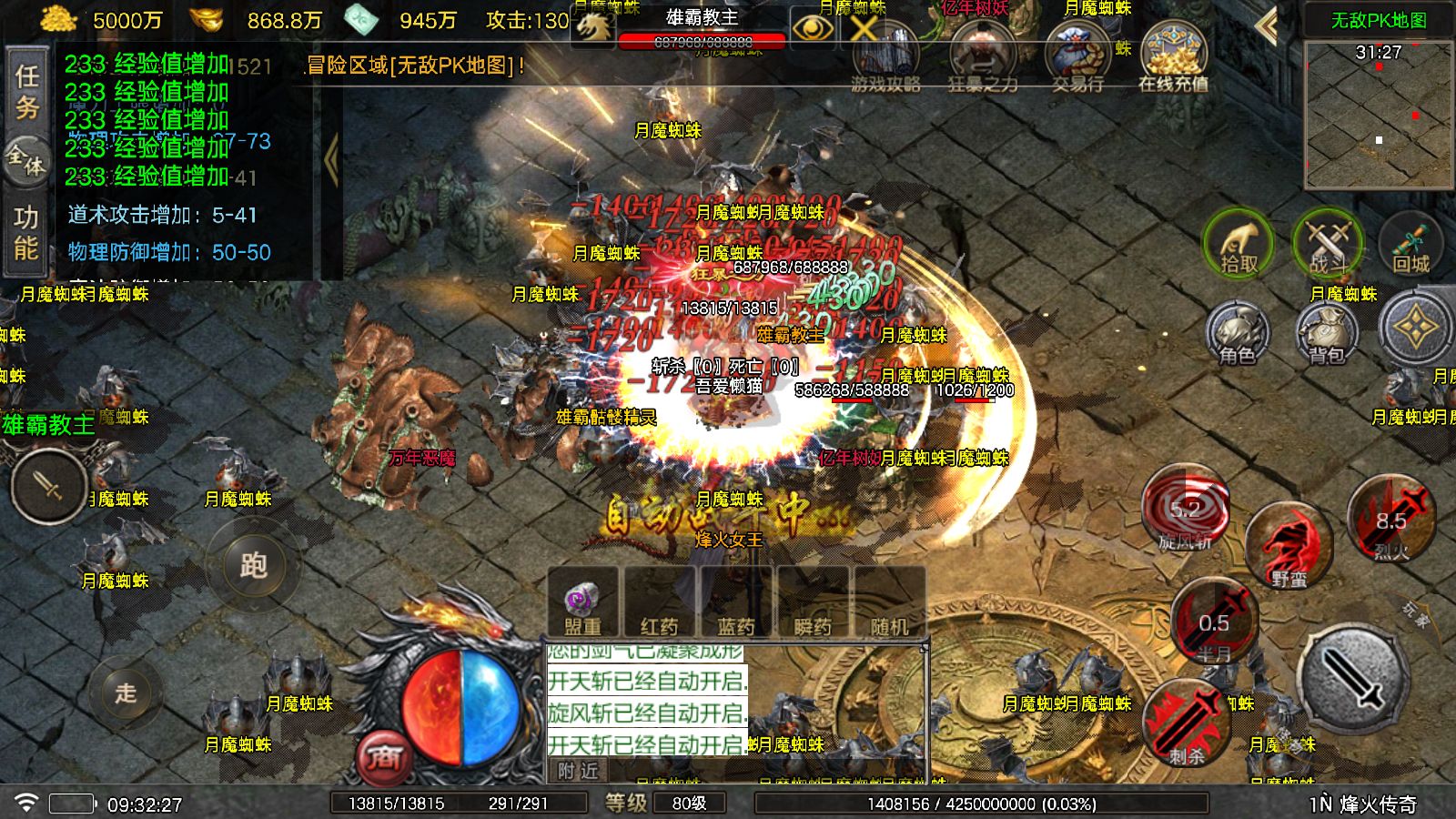Viewport: 1456px width, 819px height.
Task: Toggle the yellow eye visibility icon near boss bar
Action: coord(813,29)
